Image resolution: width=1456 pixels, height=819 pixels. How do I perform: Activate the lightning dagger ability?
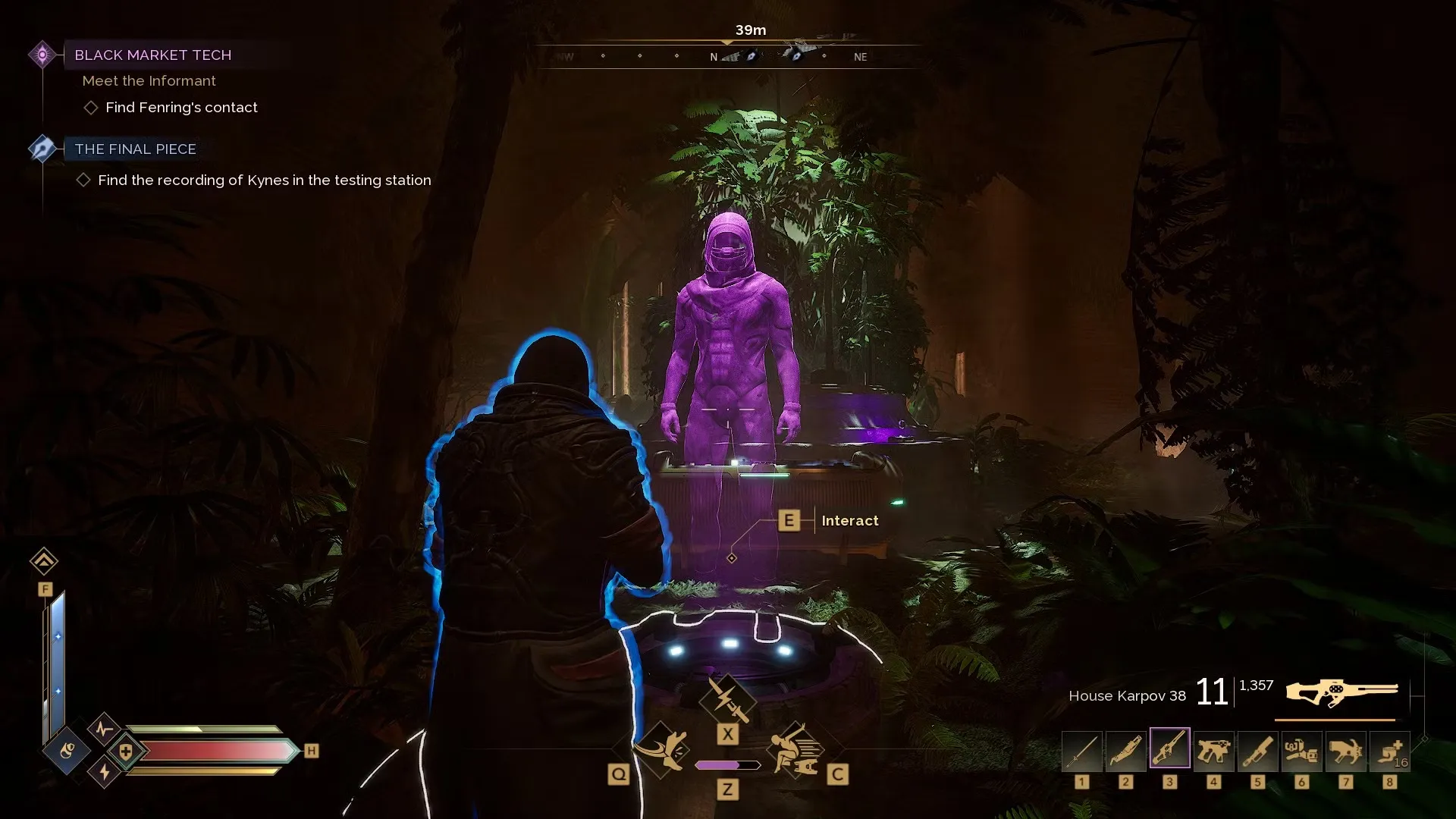(x=727, y=698)
